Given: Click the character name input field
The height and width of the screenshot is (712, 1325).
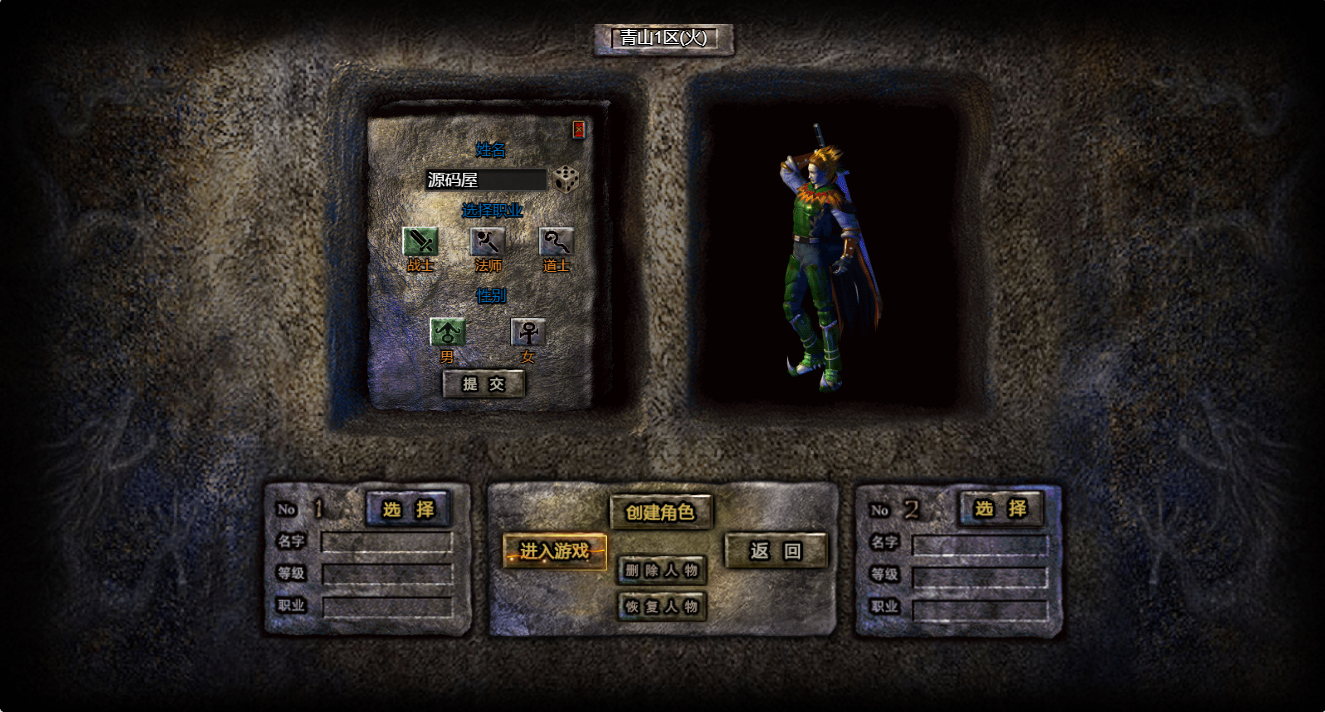Looking at the screenshot, I should tap(485, 180).
